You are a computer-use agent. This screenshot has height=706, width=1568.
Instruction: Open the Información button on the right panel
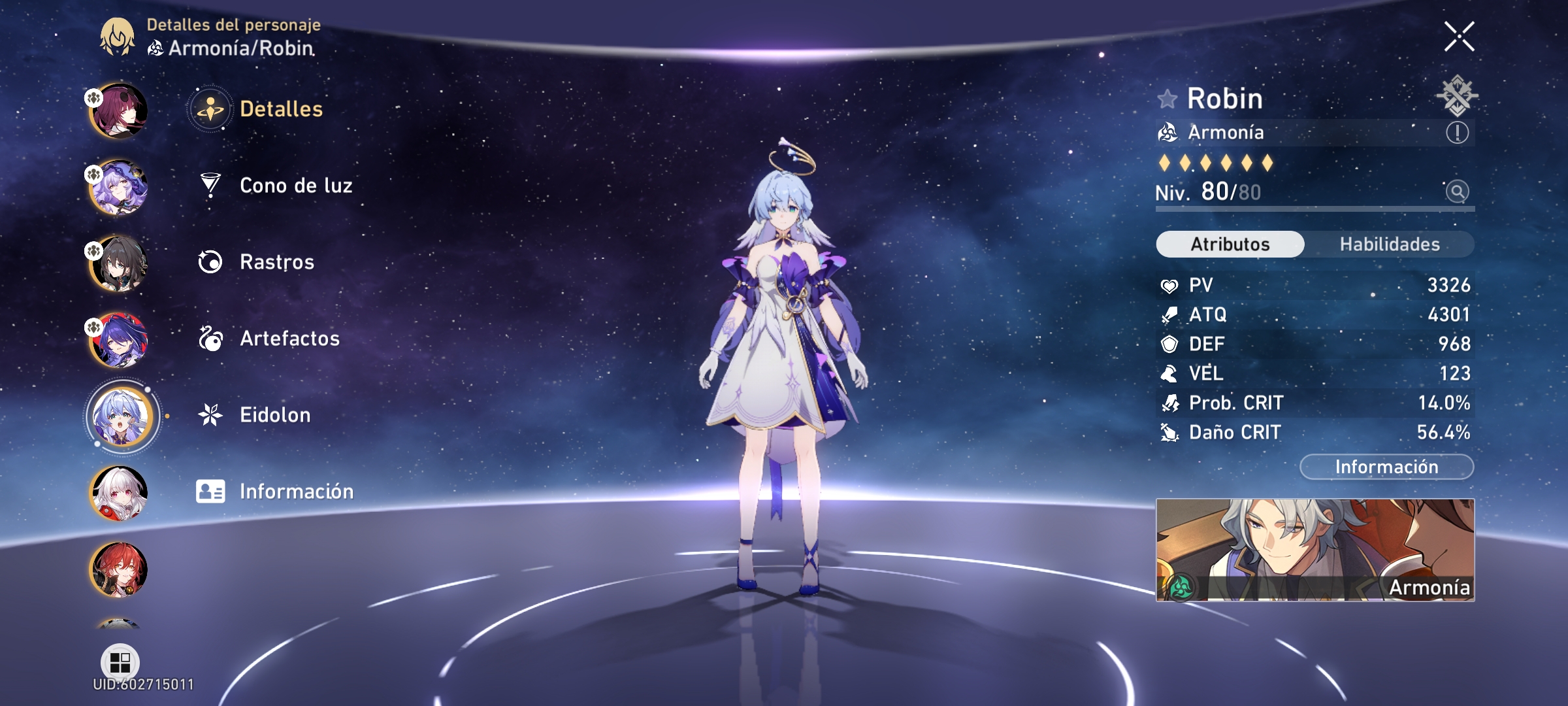point(1386,466)
